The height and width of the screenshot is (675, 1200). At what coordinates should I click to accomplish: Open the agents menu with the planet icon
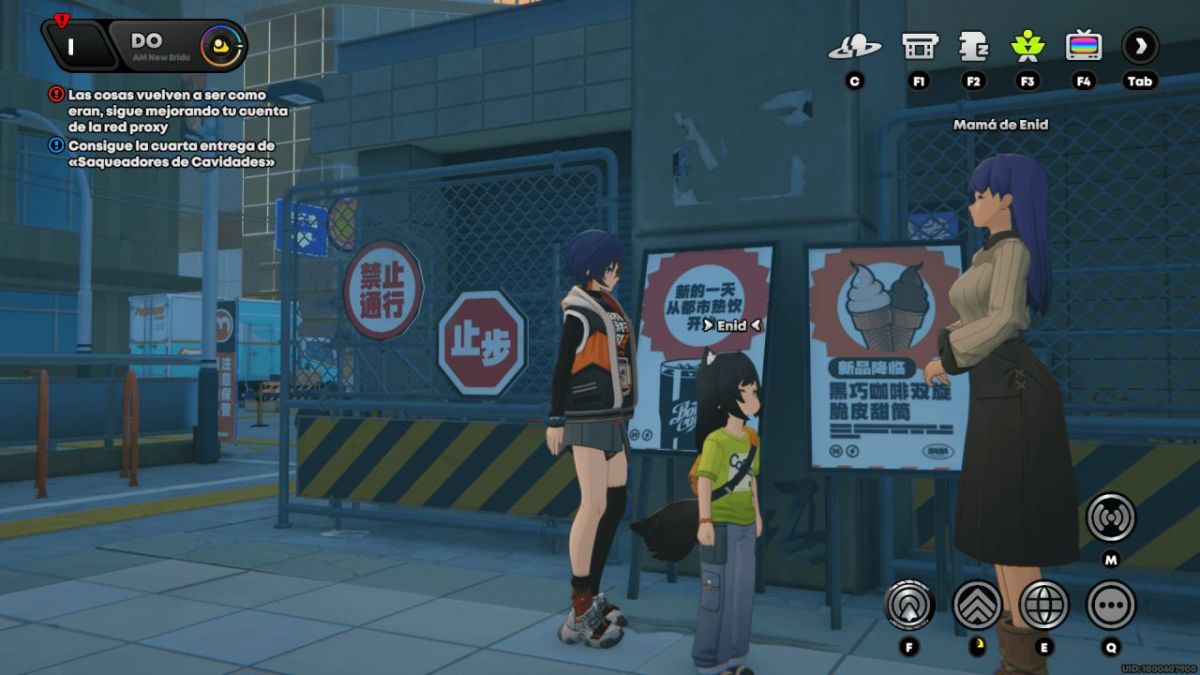[854, 46]
